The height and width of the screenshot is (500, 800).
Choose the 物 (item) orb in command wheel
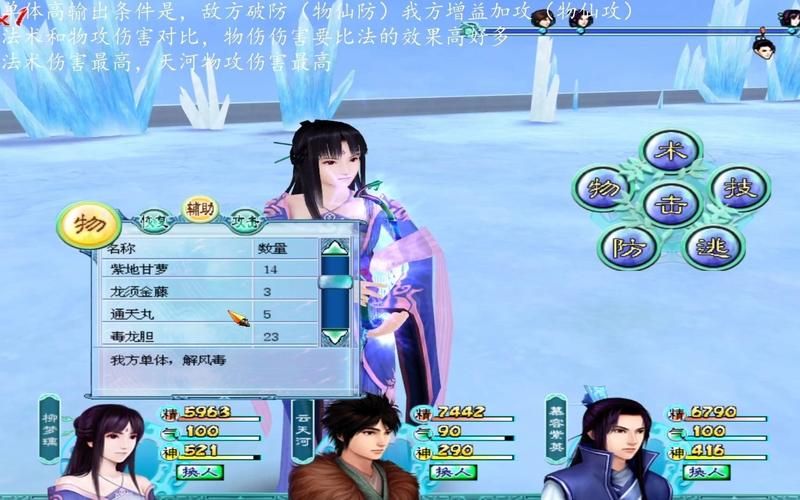[603, 190]
